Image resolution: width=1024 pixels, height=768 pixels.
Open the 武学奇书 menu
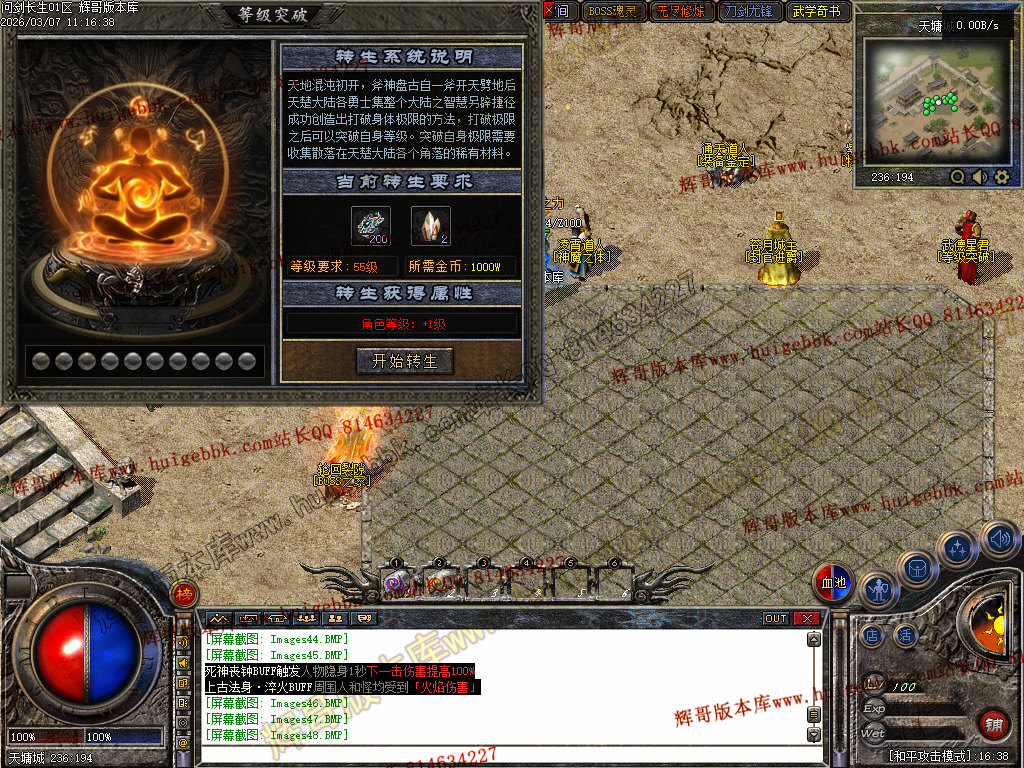click(x=819, y=12)
